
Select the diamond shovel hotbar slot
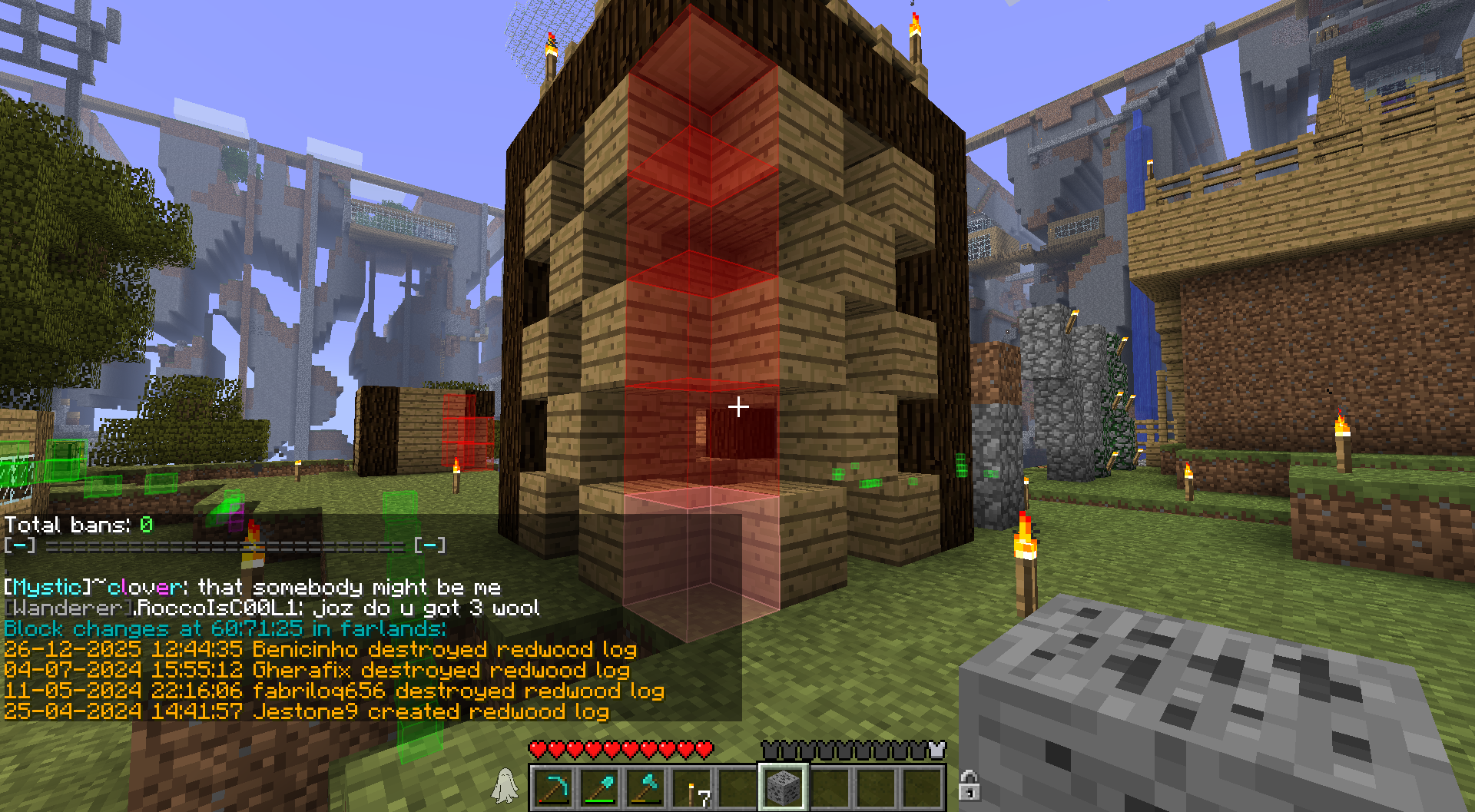click(x=599, y=787)
